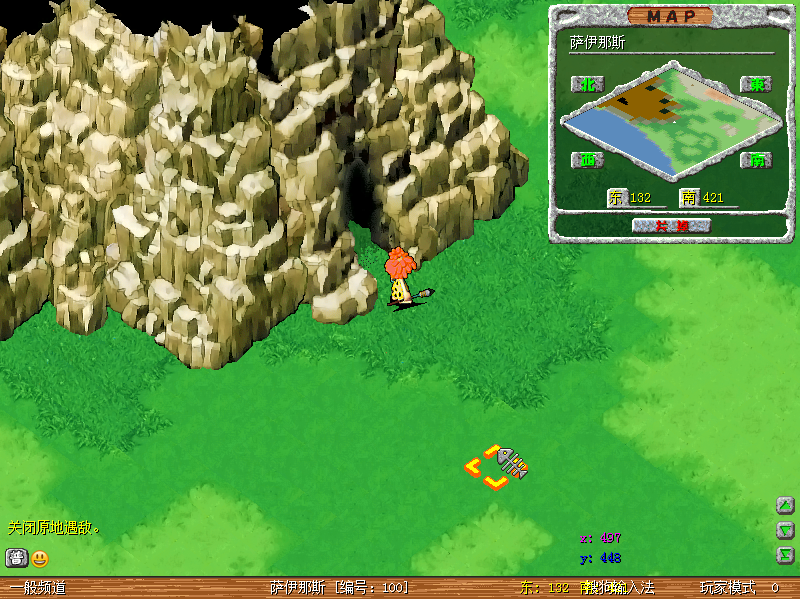Click the 東 (east) map button
The height and width of the screenshot is (600, 800).
[x=755, y=84]
